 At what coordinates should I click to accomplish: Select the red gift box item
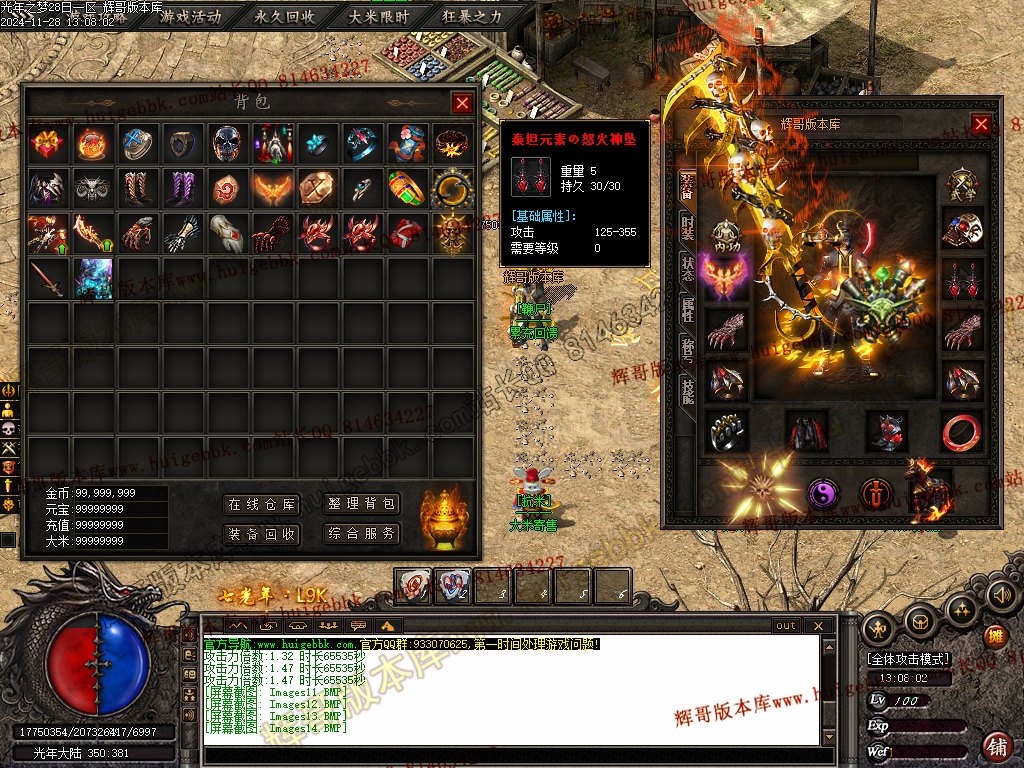47,143
